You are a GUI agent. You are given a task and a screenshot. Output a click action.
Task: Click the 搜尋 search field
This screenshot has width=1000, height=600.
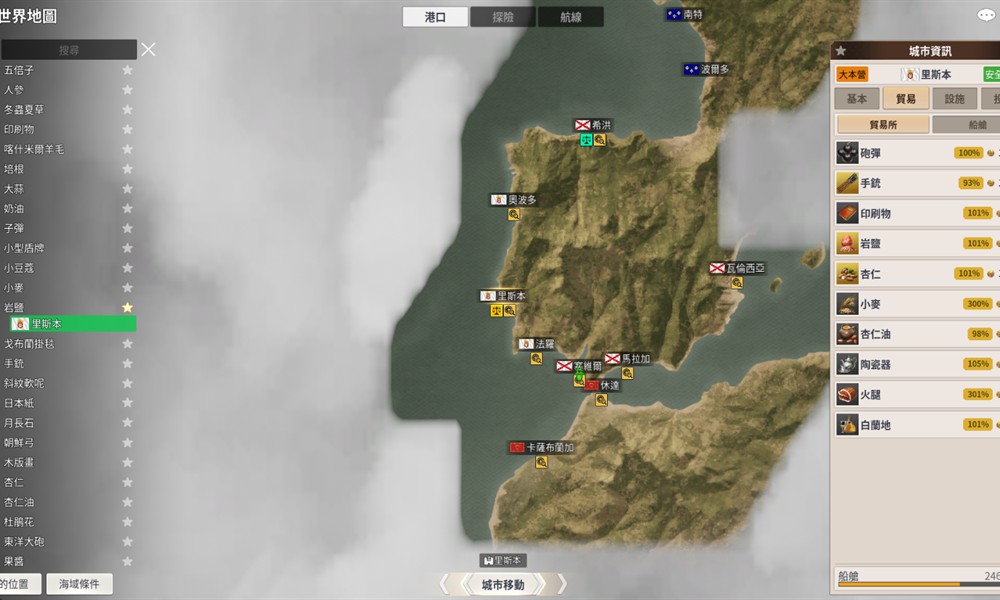(x=68, y=49)
